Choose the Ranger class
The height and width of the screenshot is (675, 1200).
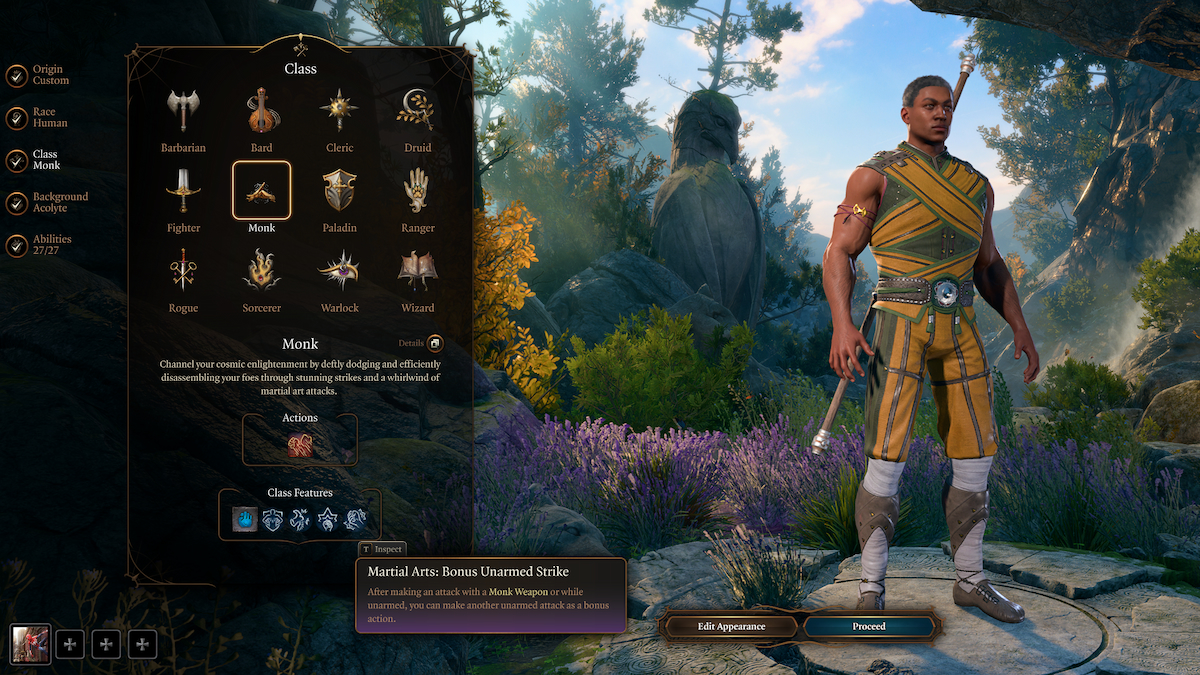tap(417, 190)
